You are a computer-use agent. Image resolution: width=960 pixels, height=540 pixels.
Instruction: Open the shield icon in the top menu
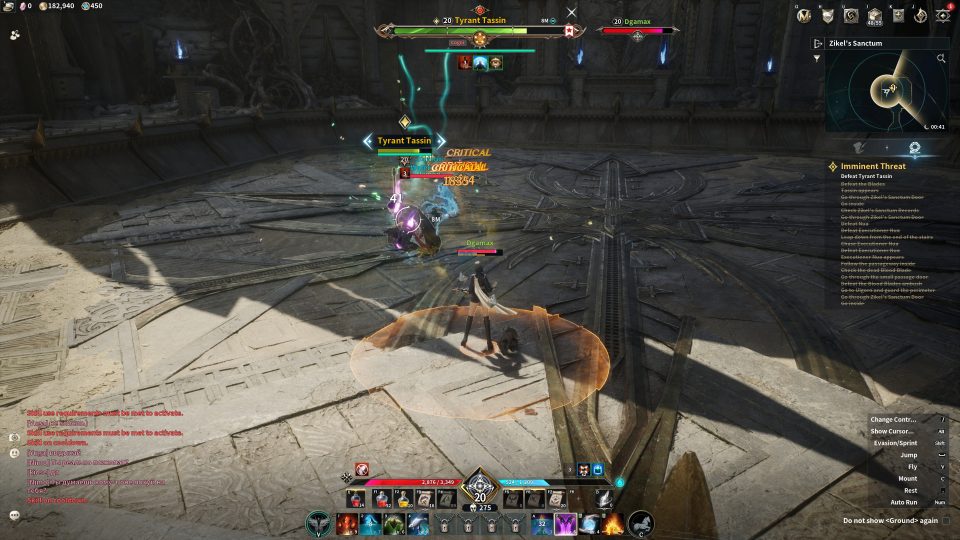click(827, 15)
